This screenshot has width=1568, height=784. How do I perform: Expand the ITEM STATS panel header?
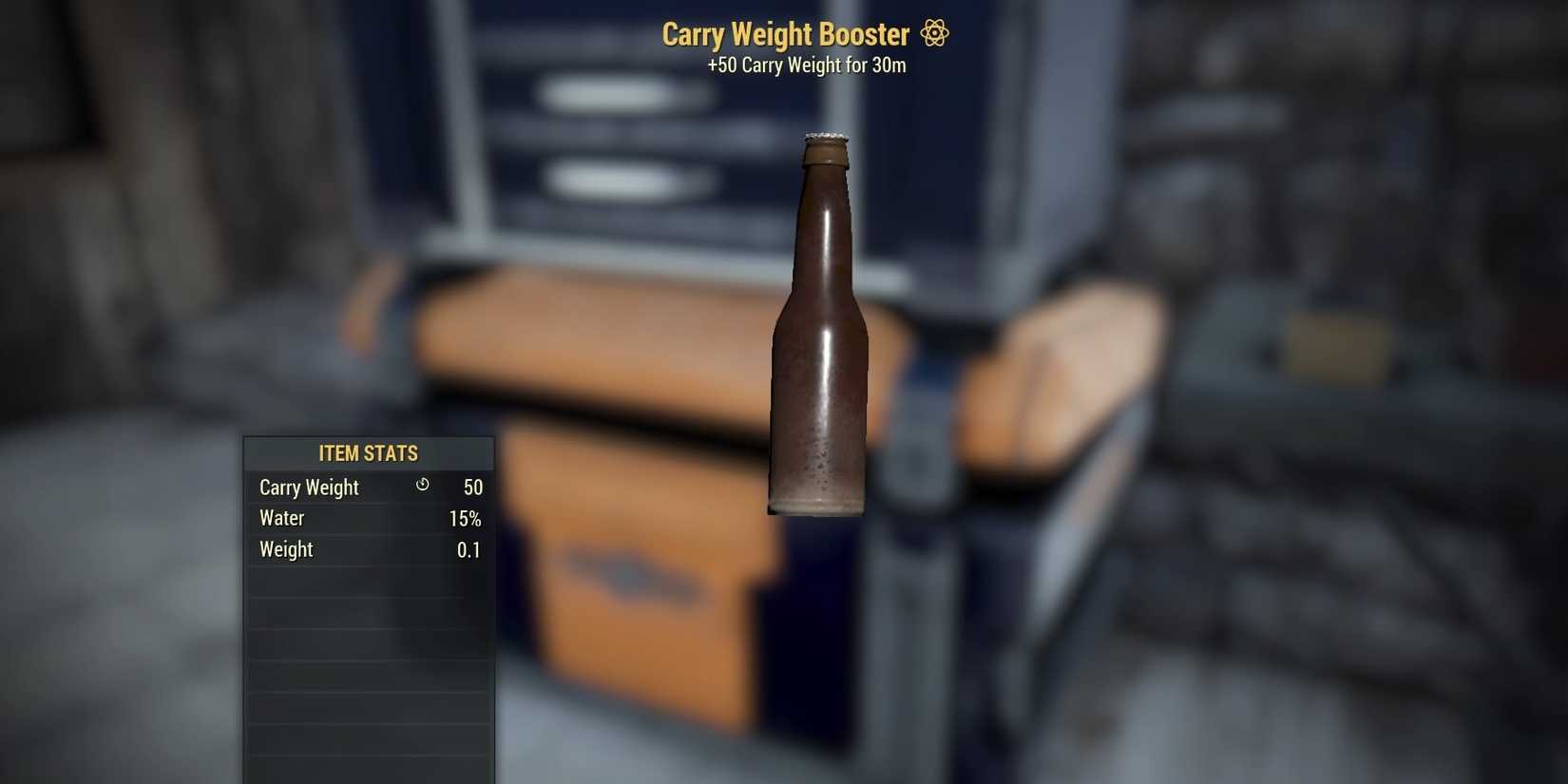(369, 453)
